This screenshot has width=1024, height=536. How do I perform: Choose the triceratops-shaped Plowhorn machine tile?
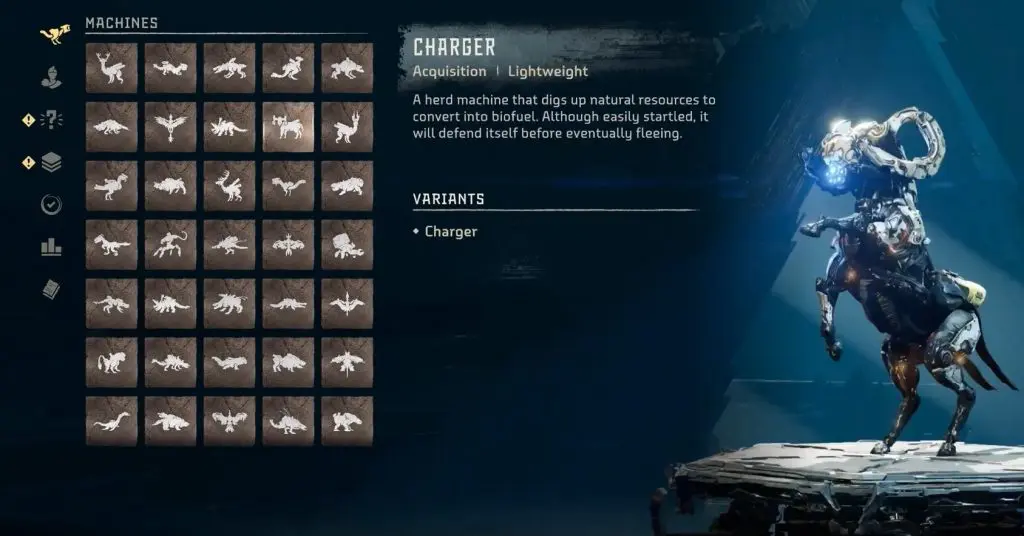[x=229, y=127]
